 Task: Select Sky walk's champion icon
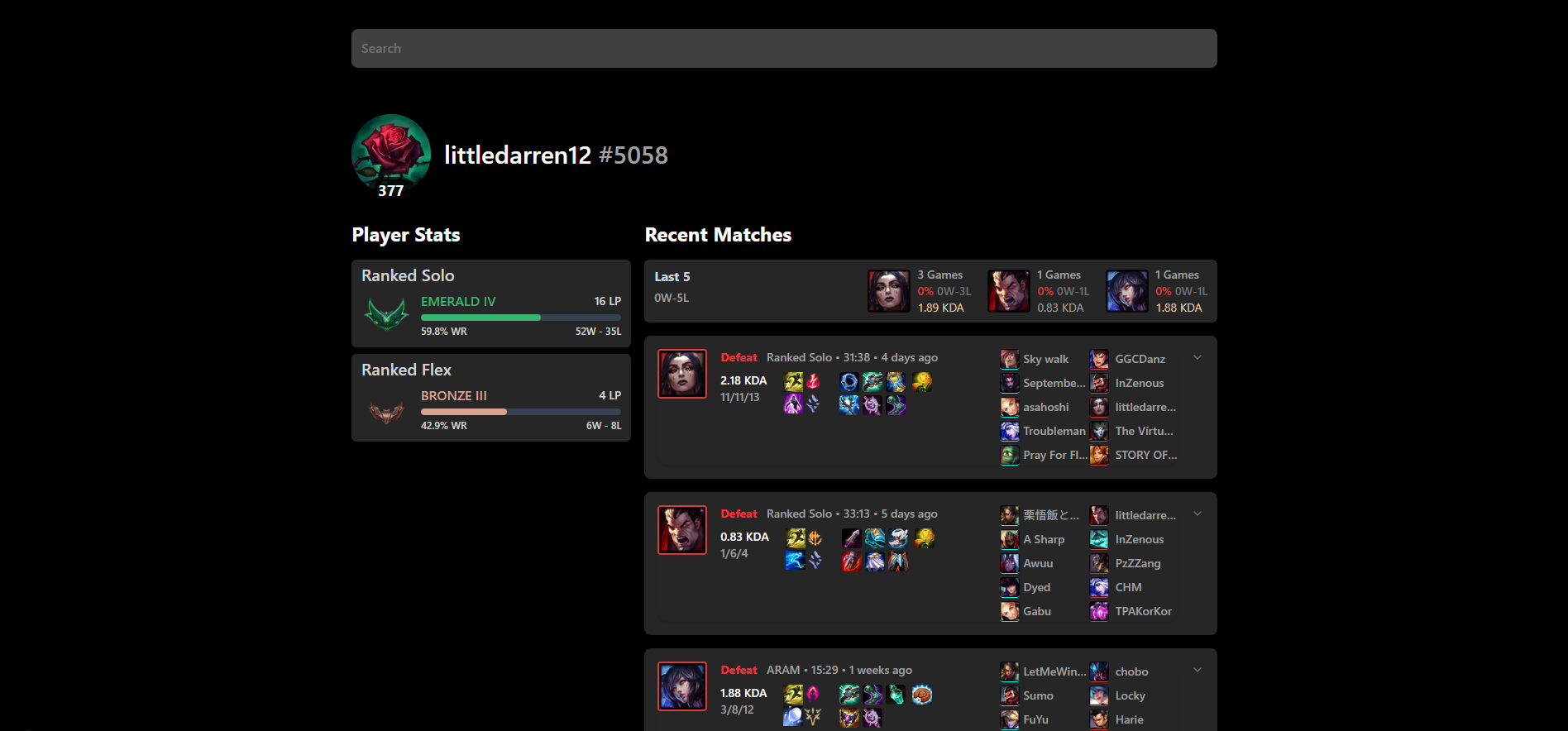(1009, 358)
